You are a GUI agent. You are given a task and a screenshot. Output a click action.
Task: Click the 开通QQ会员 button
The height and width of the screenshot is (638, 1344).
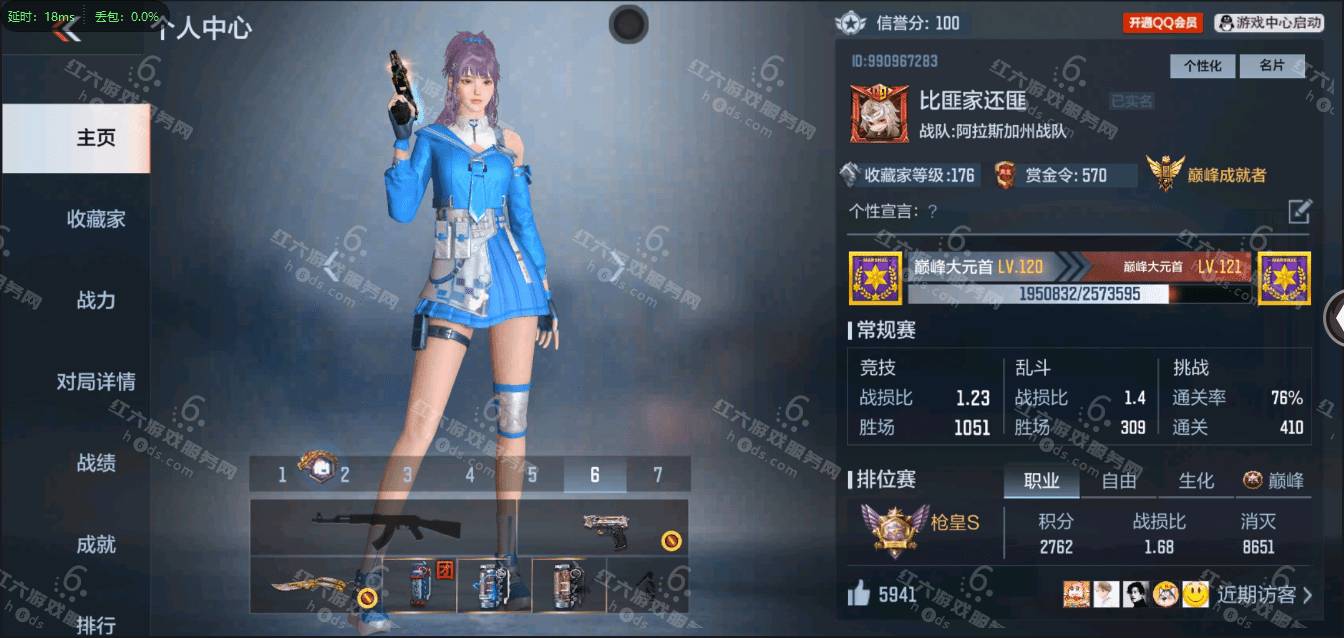[1162, 23]
